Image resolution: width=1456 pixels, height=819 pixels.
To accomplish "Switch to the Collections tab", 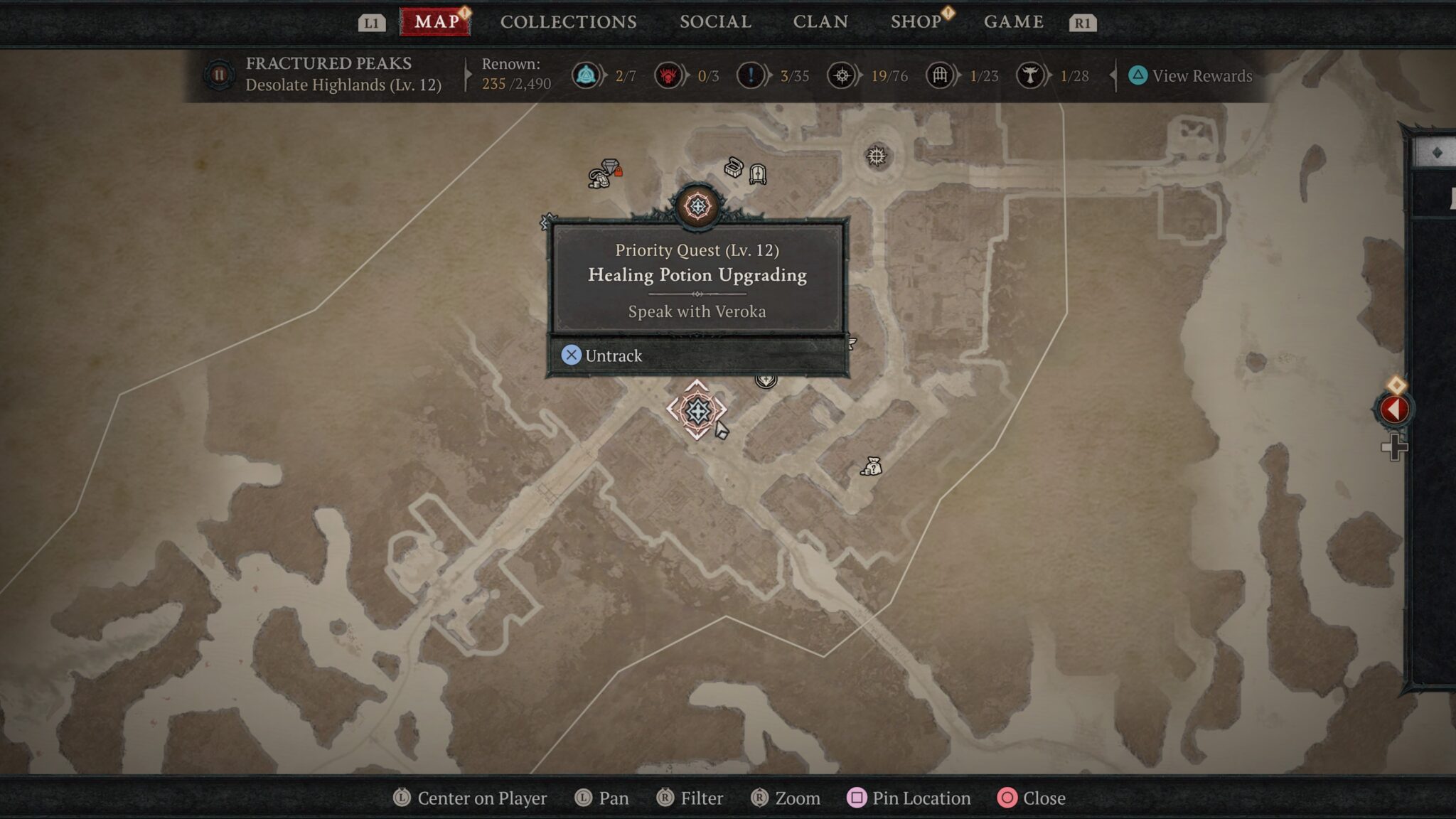I will [568, 22].
